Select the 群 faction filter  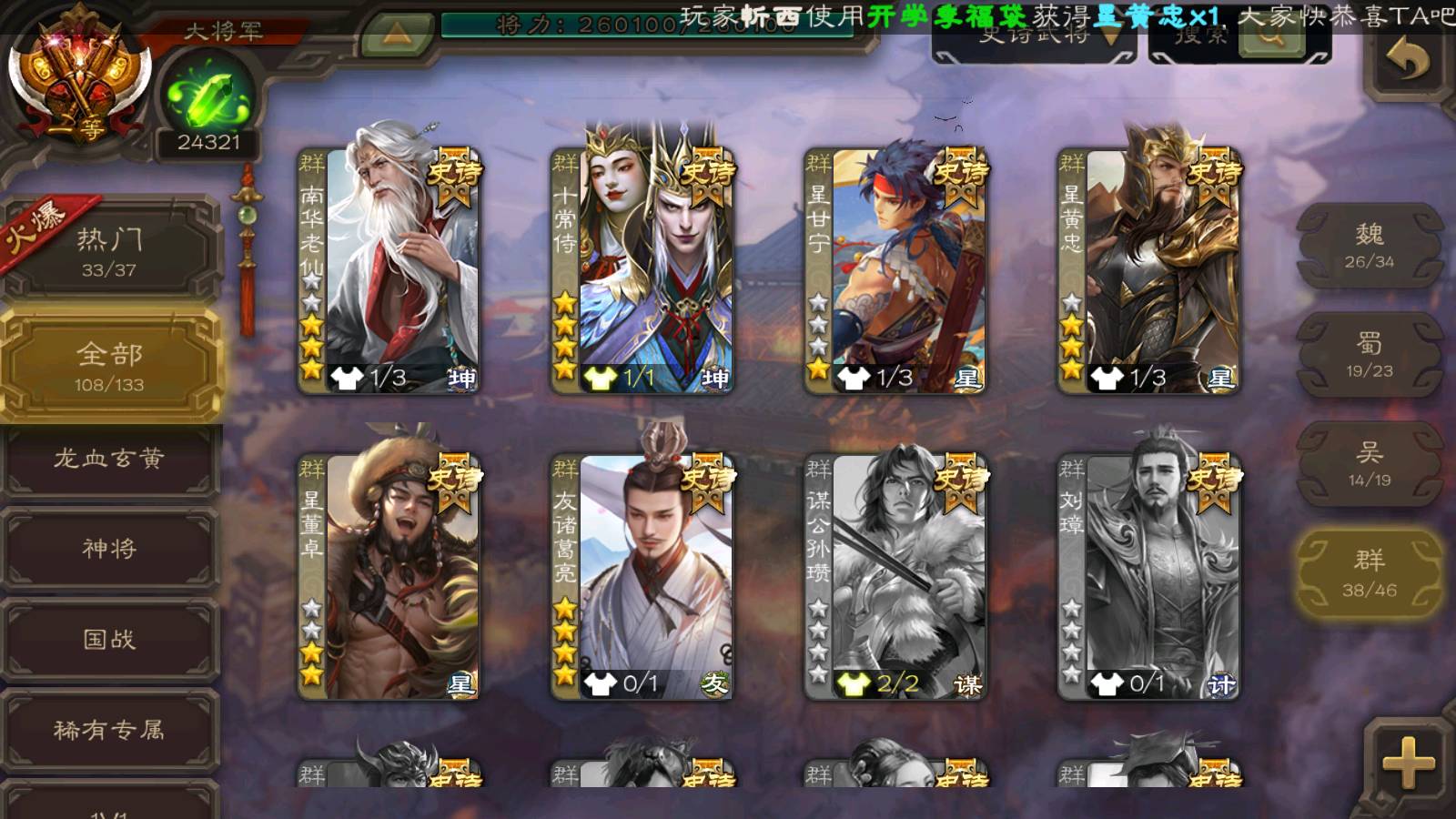pyautogui.click(x=1369, y=573)
